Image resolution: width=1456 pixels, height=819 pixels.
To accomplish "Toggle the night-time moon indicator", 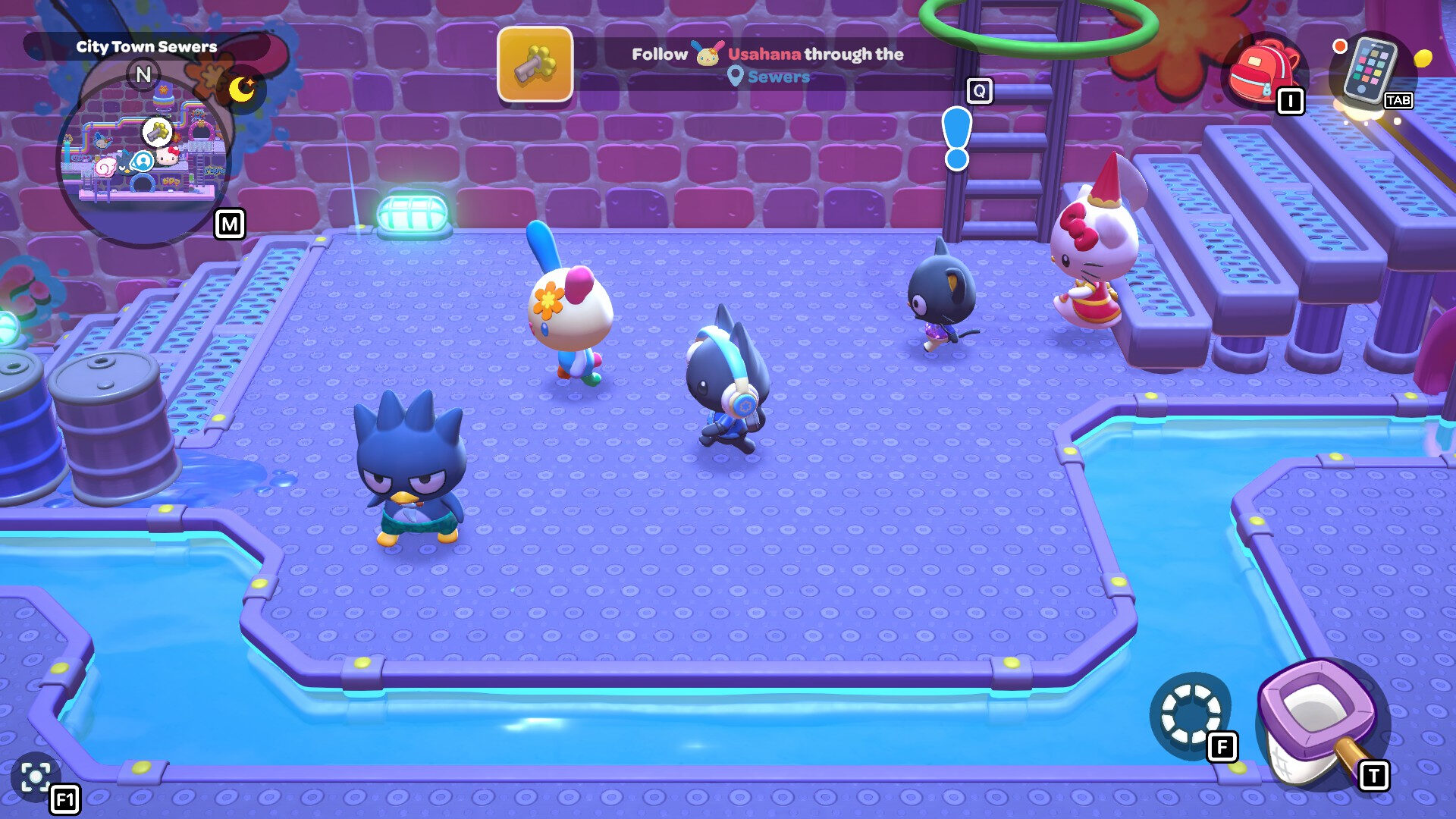I will (x=241, y=89).
